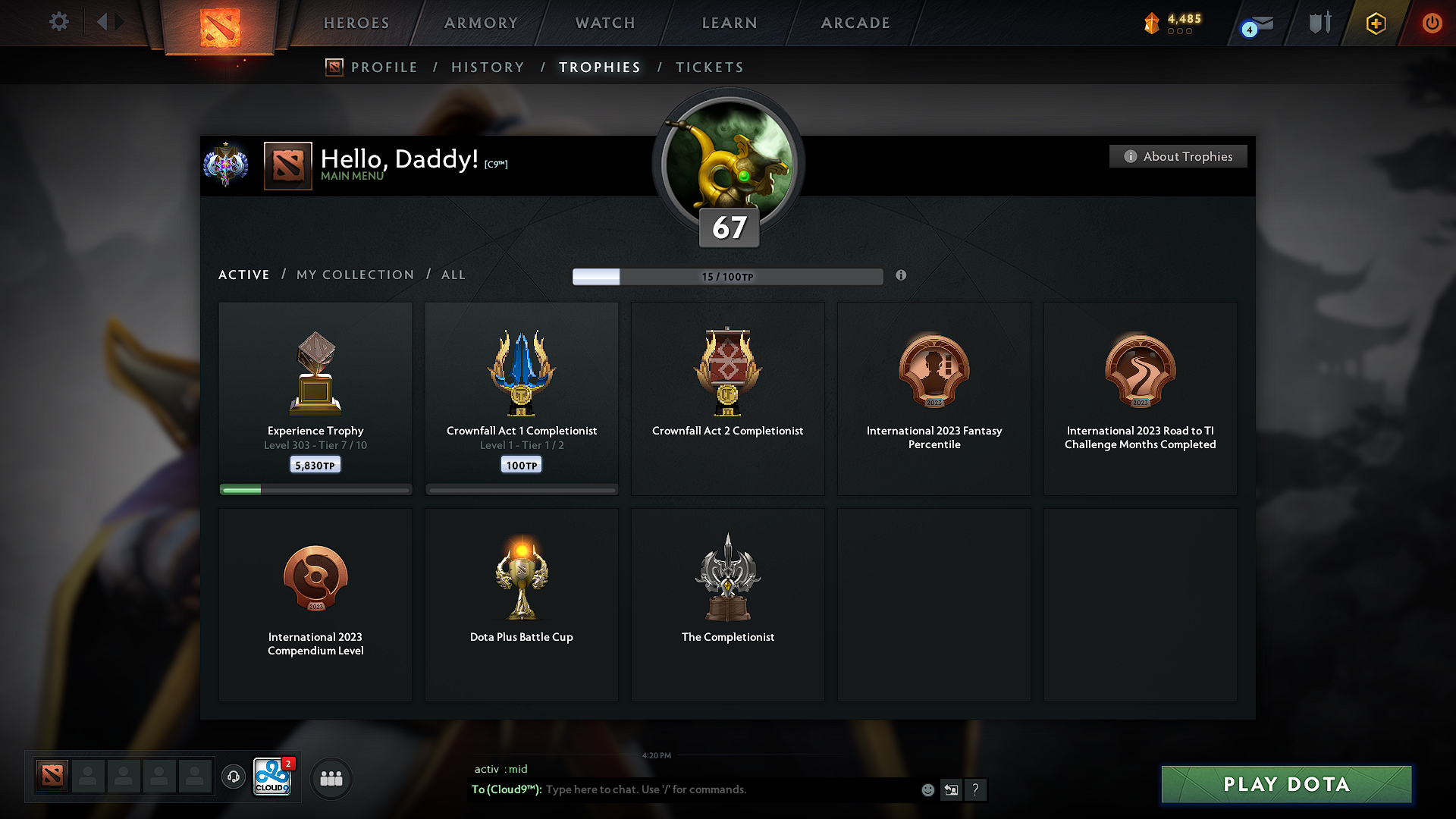Screen dimensions: 1456x819
Task: Open the HISTORY tab
Action: point(488,67)
